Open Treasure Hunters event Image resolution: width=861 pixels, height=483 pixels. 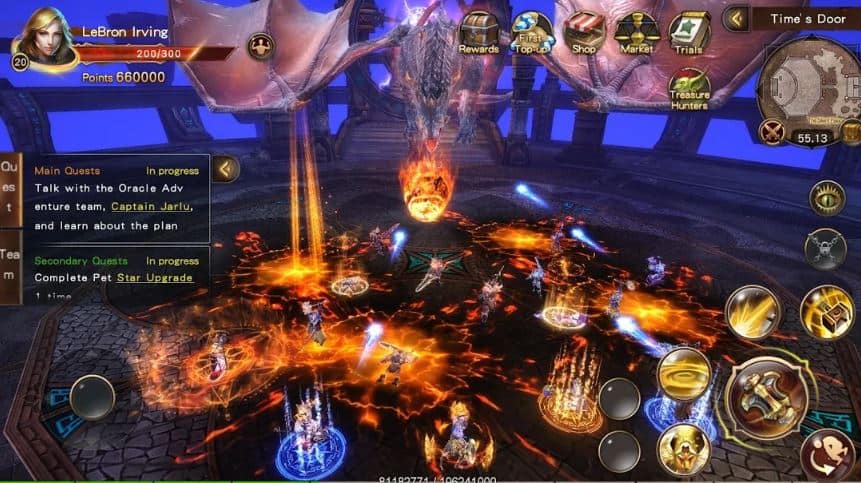(689, 88)
